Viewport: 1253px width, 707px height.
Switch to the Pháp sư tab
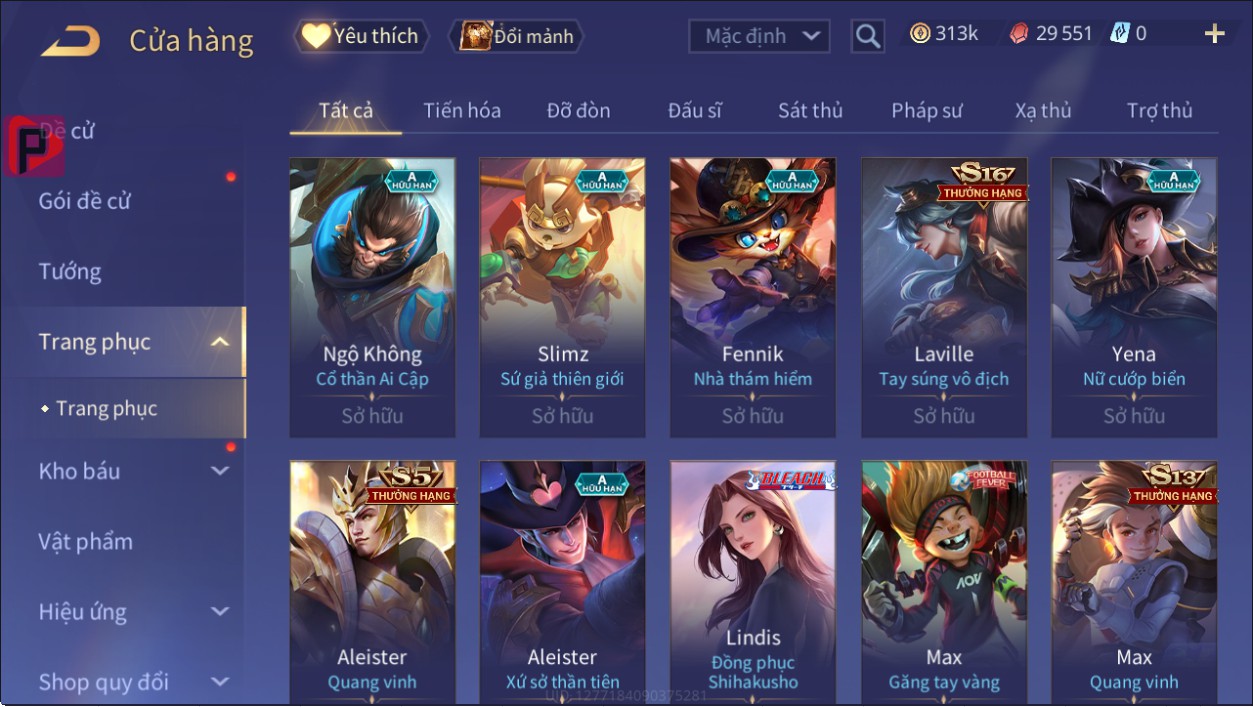(x=927, y=111)
